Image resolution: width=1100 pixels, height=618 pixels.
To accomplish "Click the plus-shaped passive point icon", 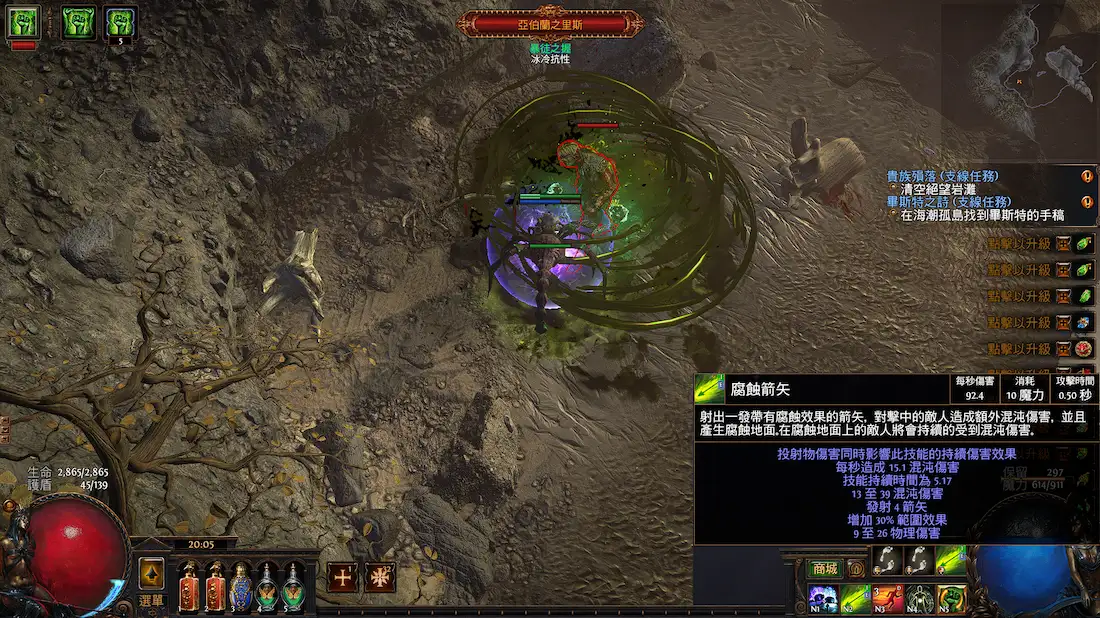I will point(343,577).
